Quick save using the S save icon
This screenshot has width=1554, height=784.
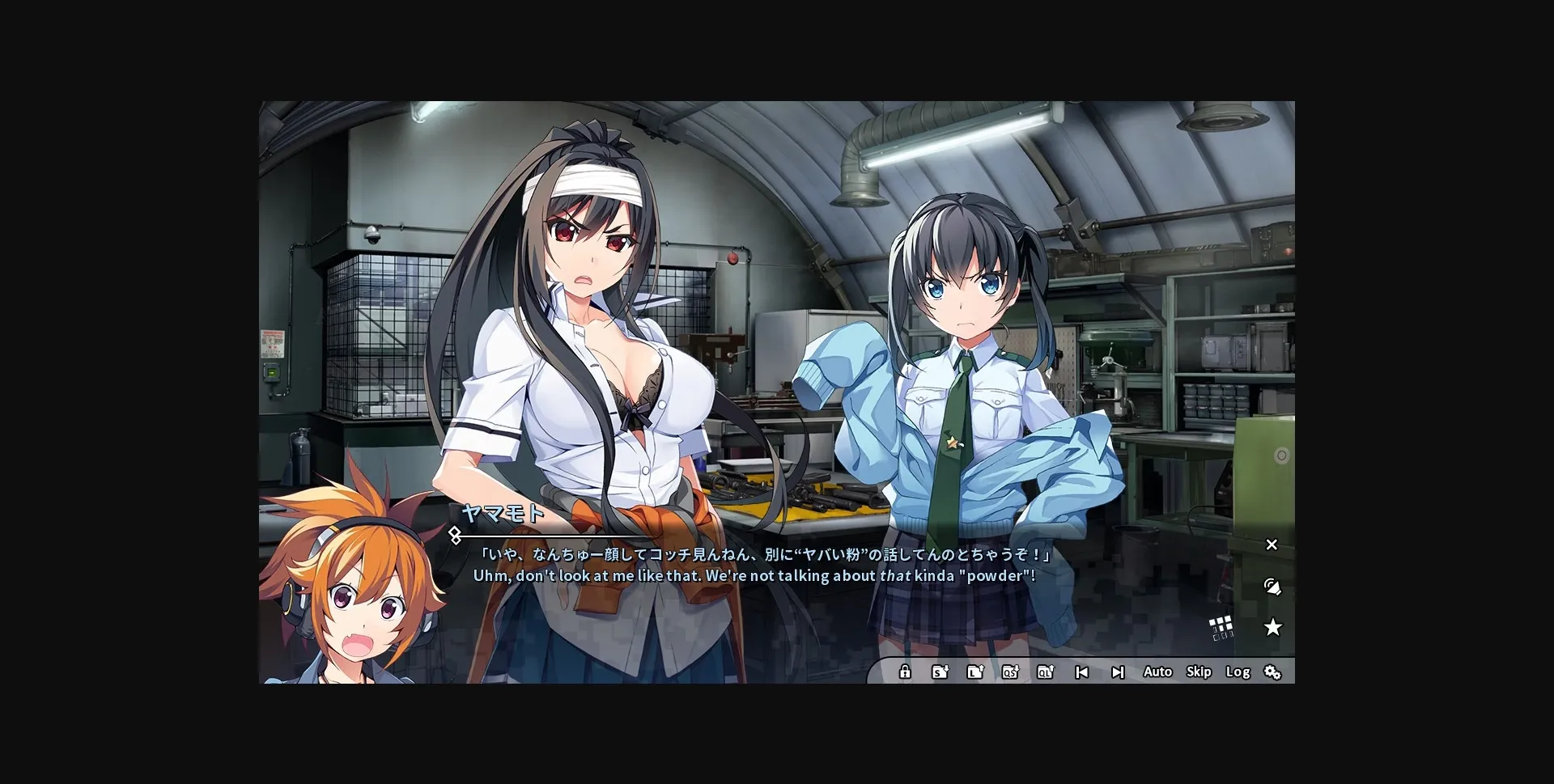pos(940,672)
